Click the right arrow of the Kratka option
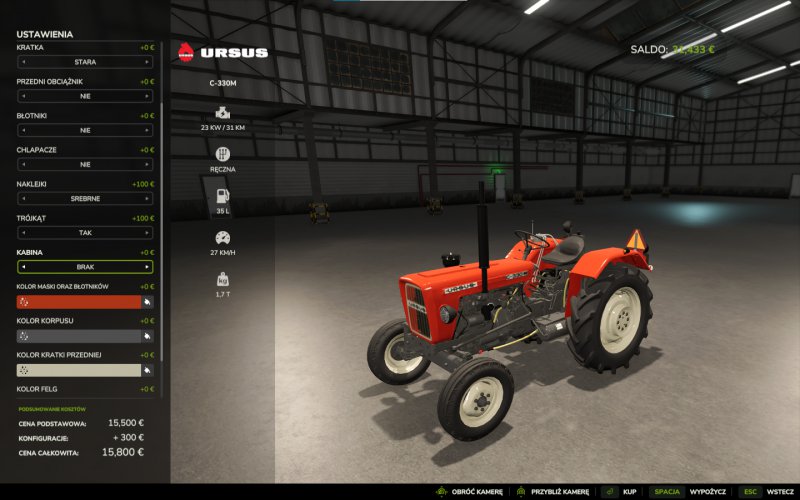The height and width of the screenshot is (500, 800). [147, 62]
